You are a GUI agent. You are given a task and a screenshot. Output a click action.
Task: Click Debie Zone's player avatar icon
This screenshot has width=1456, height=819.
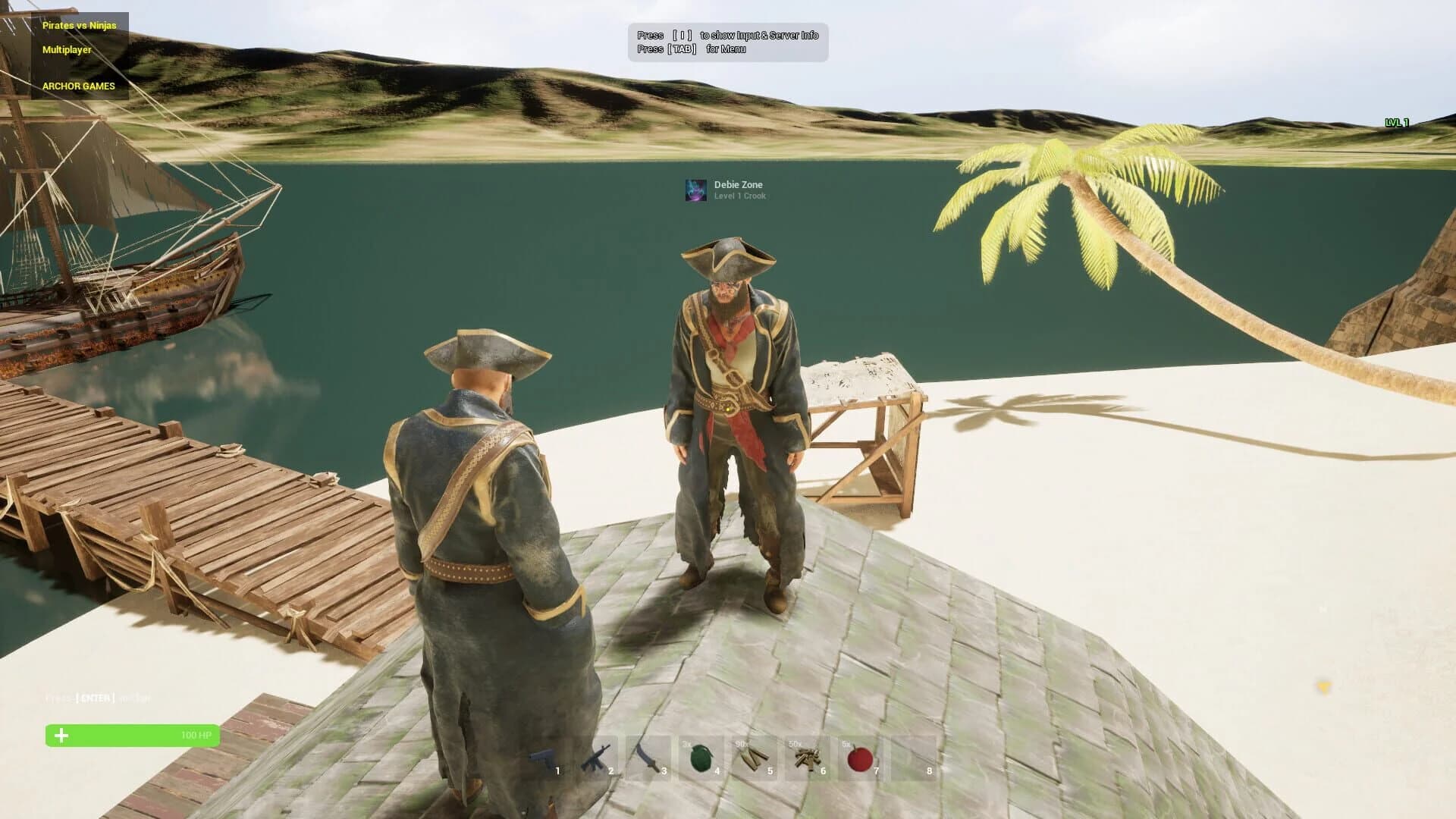(x=695, y=190)
